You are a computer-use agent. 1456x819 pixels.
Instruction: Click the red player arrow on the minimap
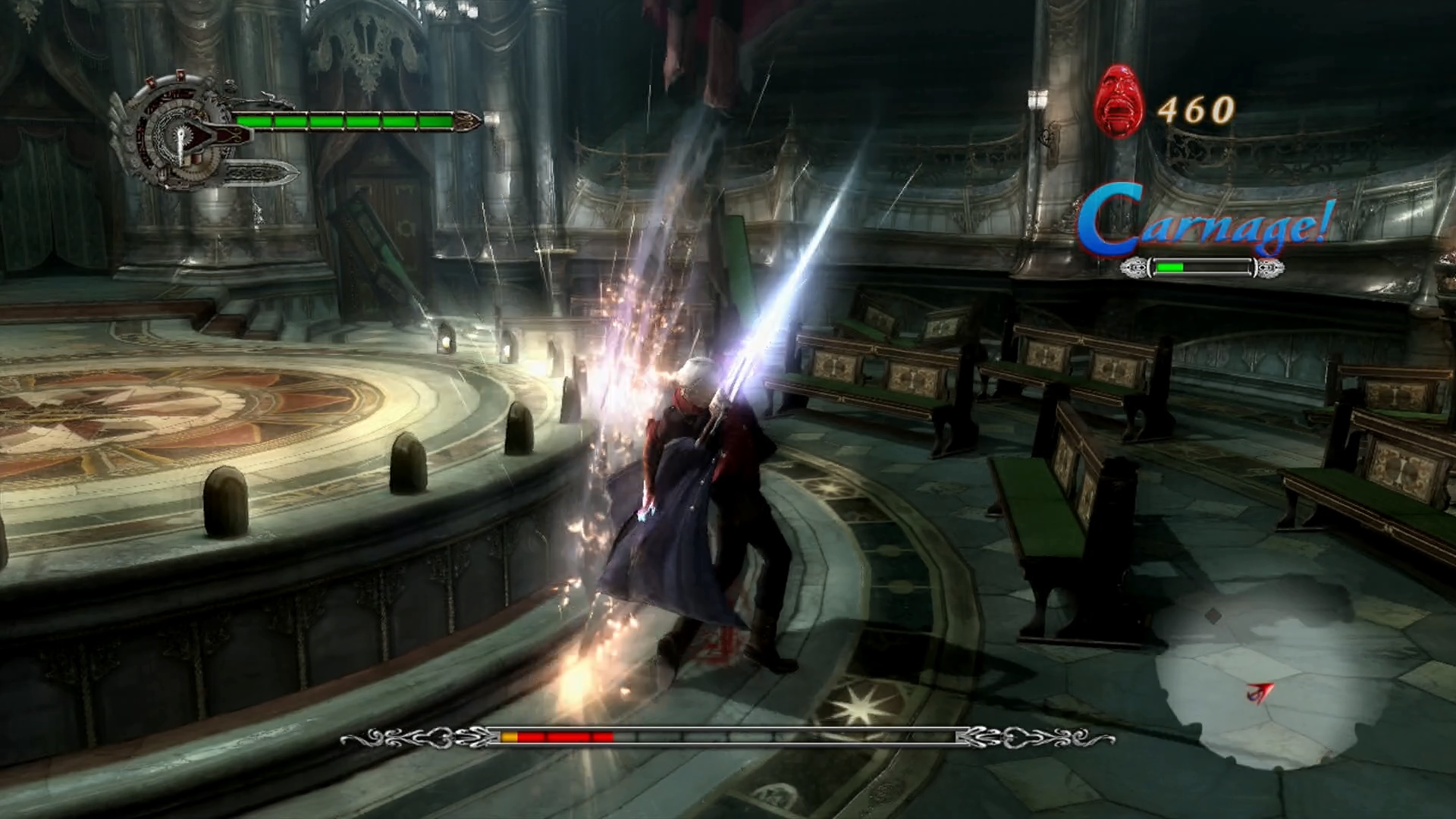[x=1260, y=692]
